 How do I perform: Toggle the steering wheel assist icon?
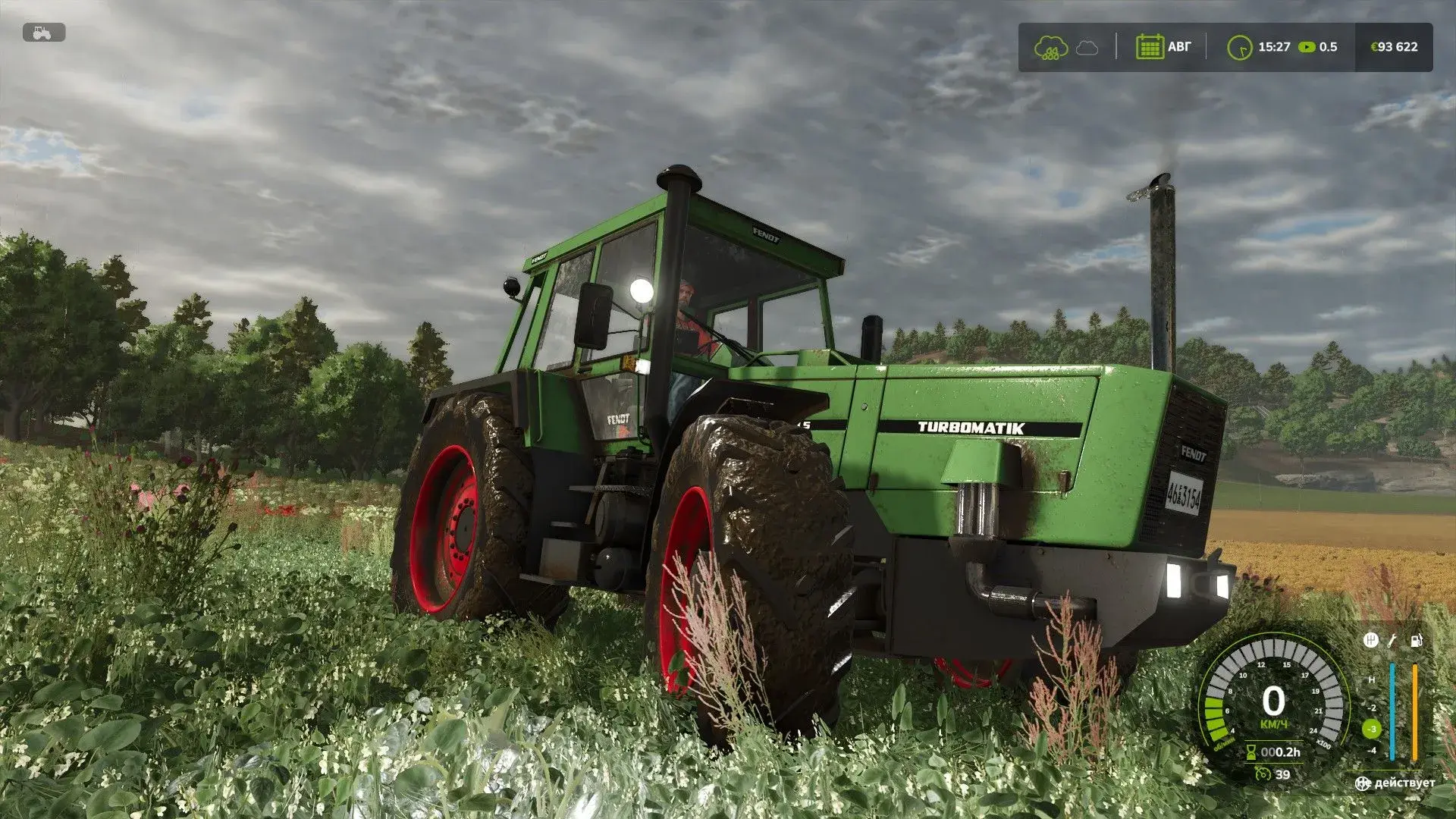click(1363, 783)
